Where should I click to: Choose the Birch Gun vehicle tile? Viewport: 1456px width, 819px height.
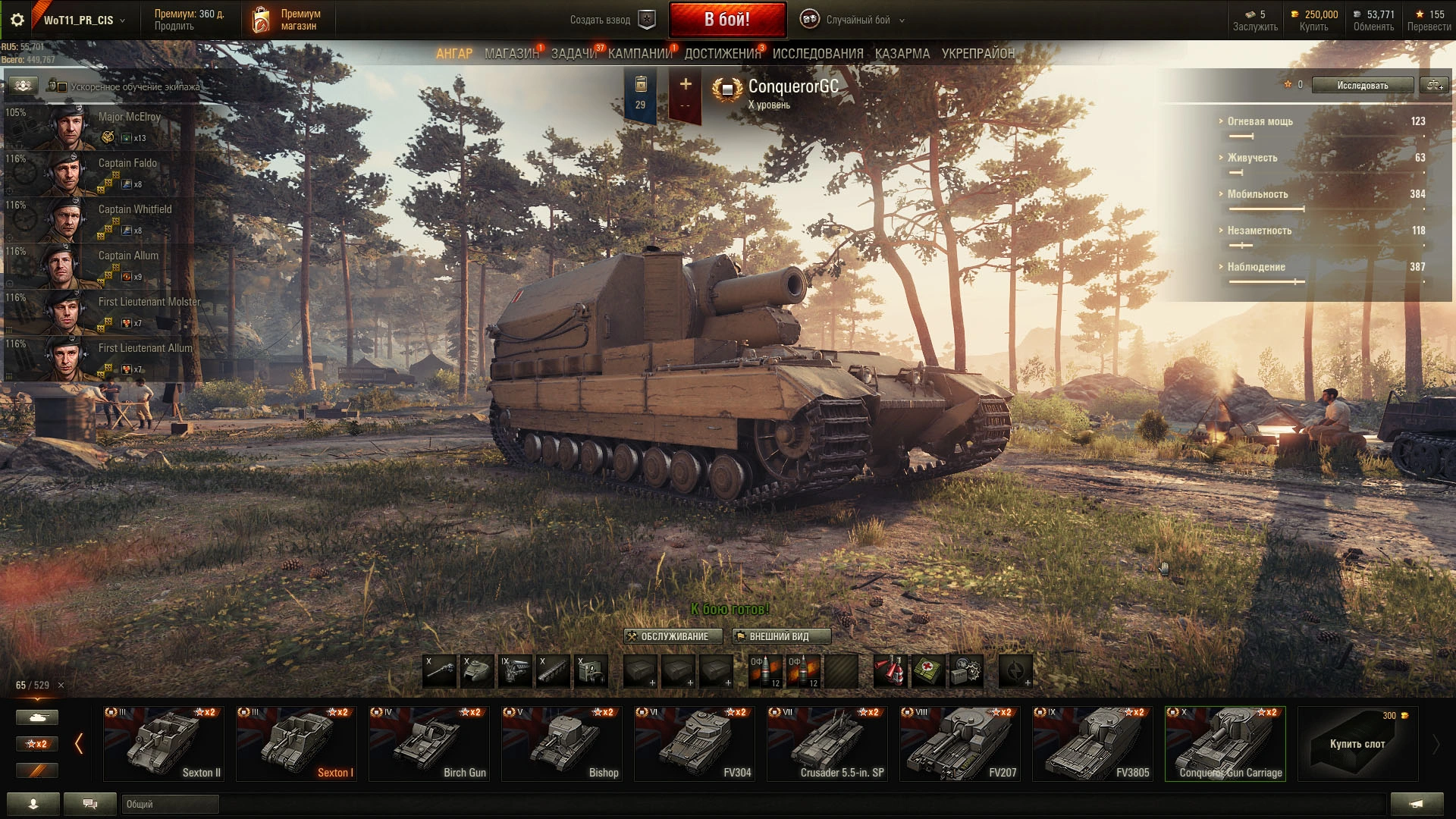(x=428, y=744)
